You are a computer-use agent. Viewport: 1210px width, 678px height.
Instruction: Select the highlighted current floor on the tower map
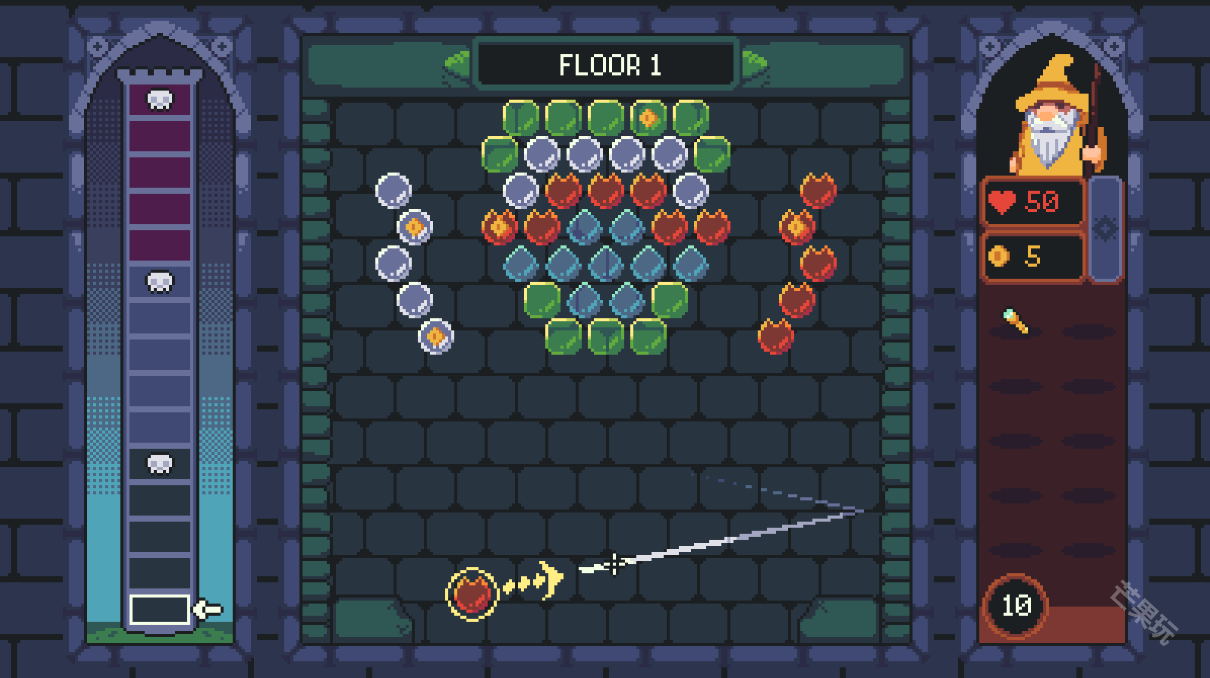160,609
